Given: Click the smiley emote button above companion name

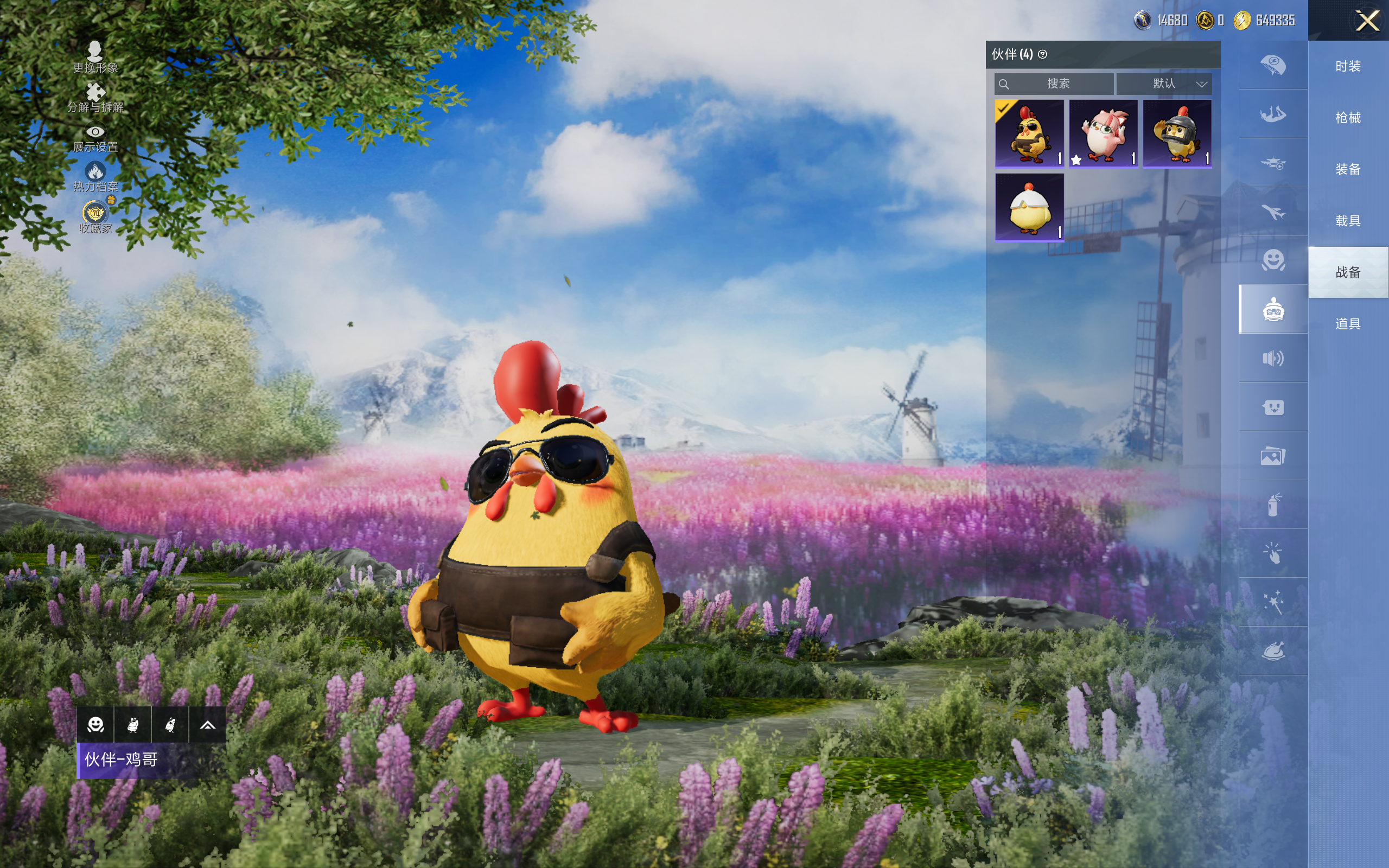Looking at the screenshot, I should click(96, 725).
